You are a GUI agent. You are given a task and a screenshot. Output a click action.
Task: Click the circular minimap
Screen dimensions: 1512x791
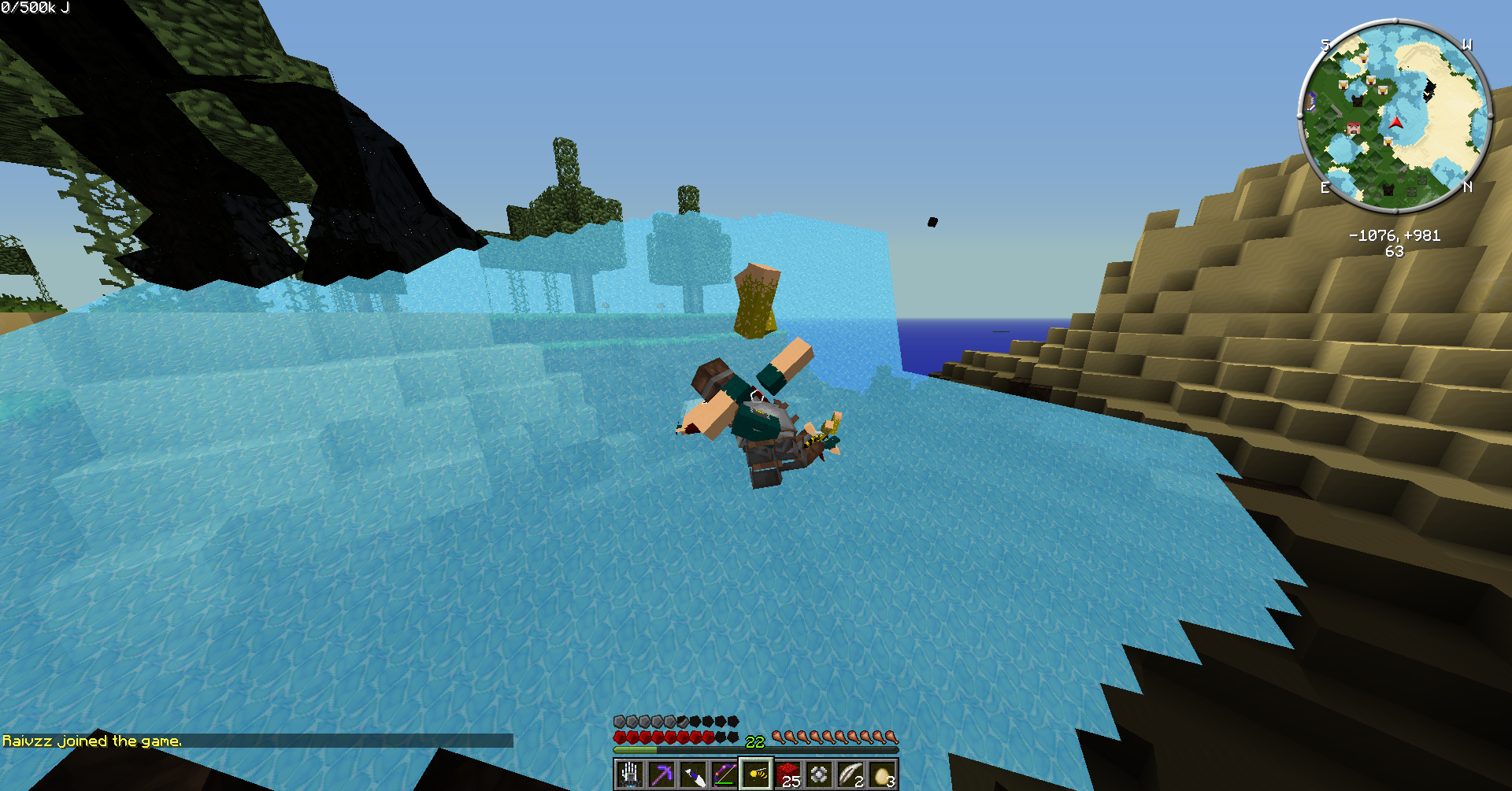click(x=1395, y=116)
